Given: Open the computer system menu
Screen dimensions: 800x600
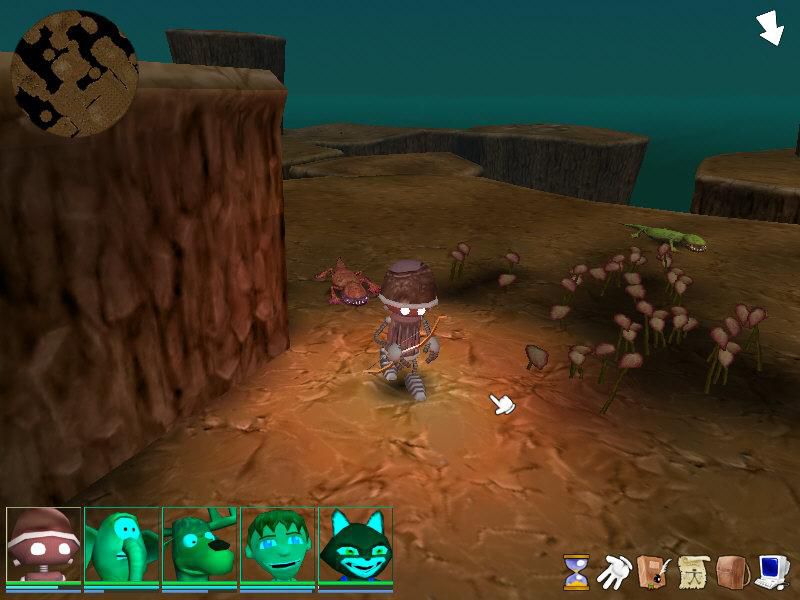Looking at the screenshot, I should (771, 572).
